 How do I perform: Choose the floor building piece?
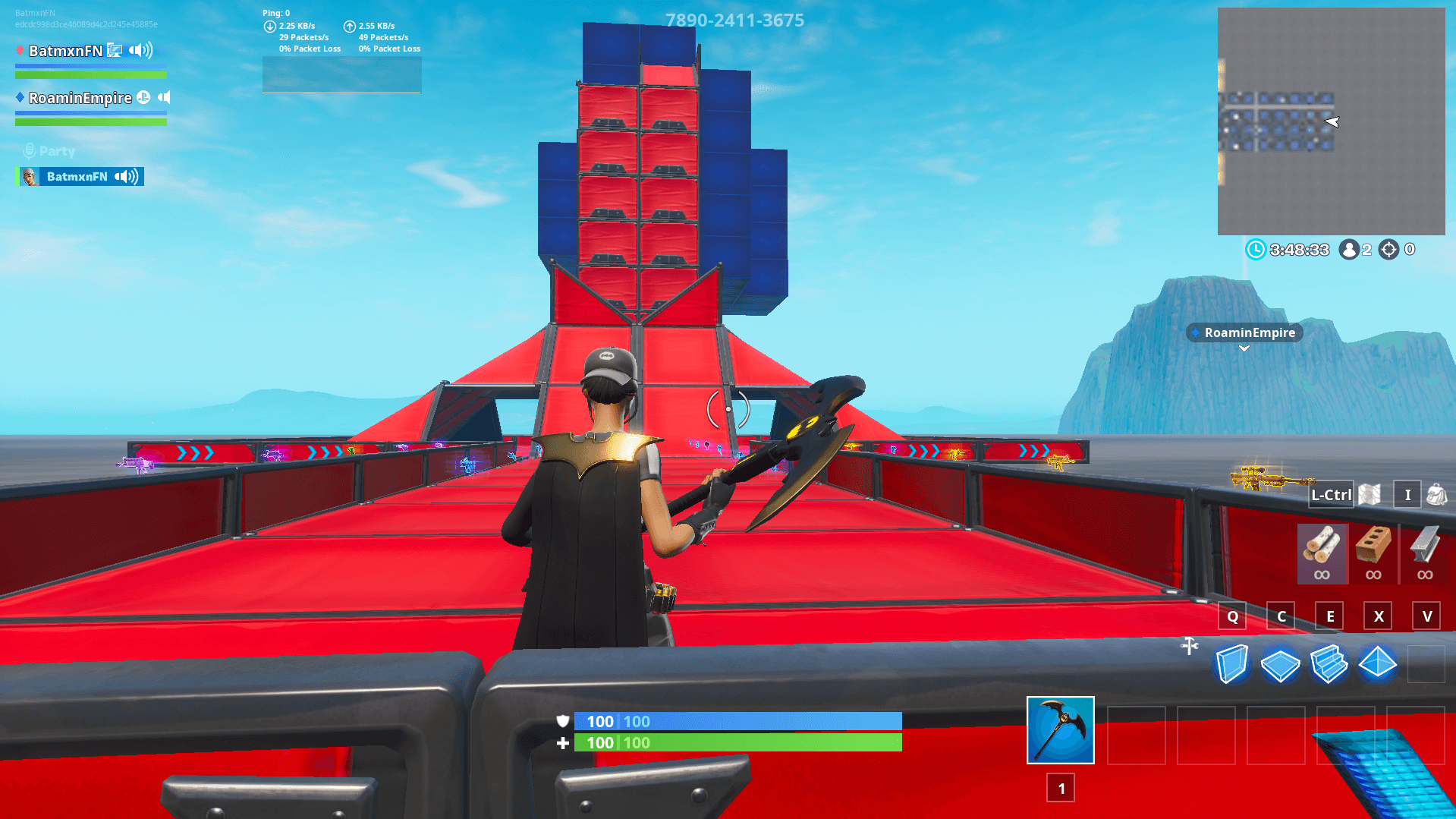1281,663
